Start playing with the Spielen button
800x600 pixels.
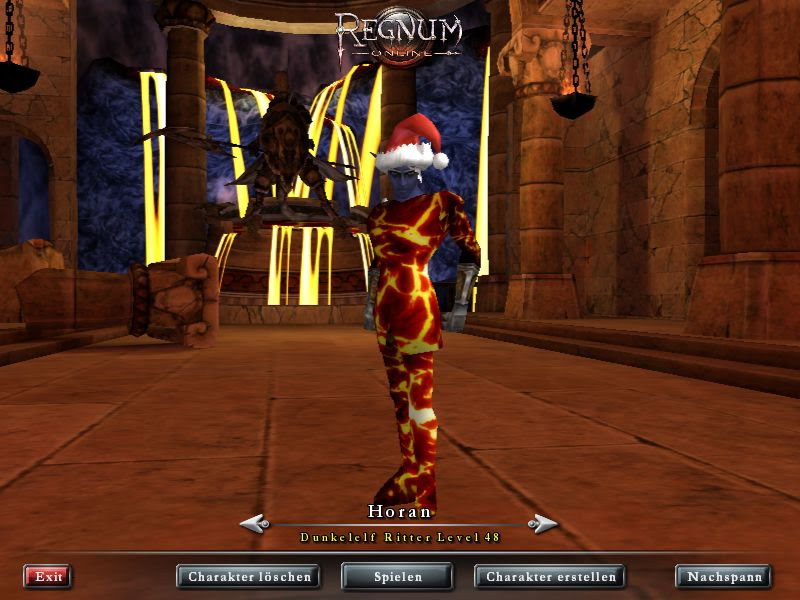(397, 576)
